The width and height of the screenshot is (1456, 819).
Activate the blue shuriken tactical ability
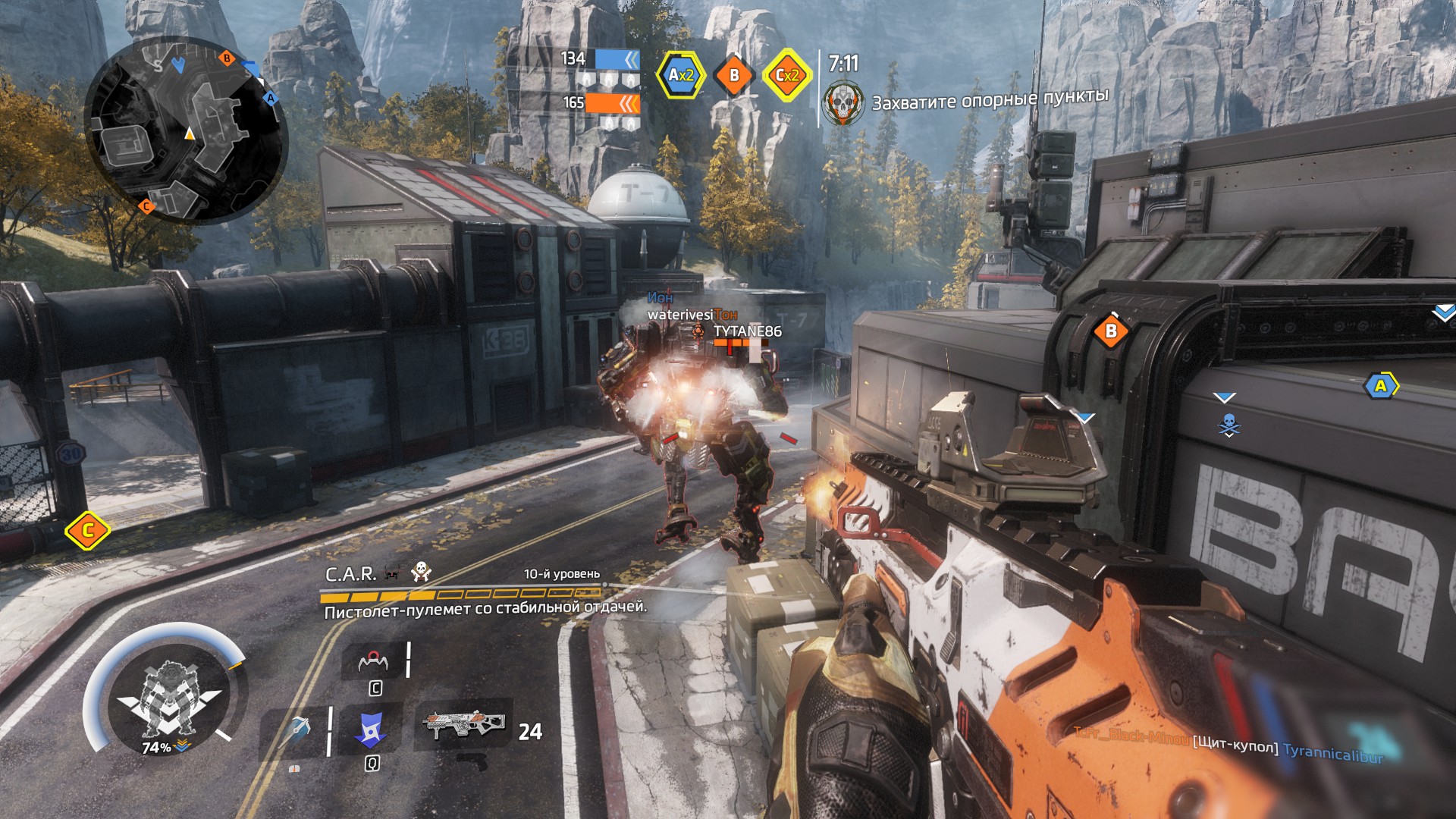pos(371,730)
